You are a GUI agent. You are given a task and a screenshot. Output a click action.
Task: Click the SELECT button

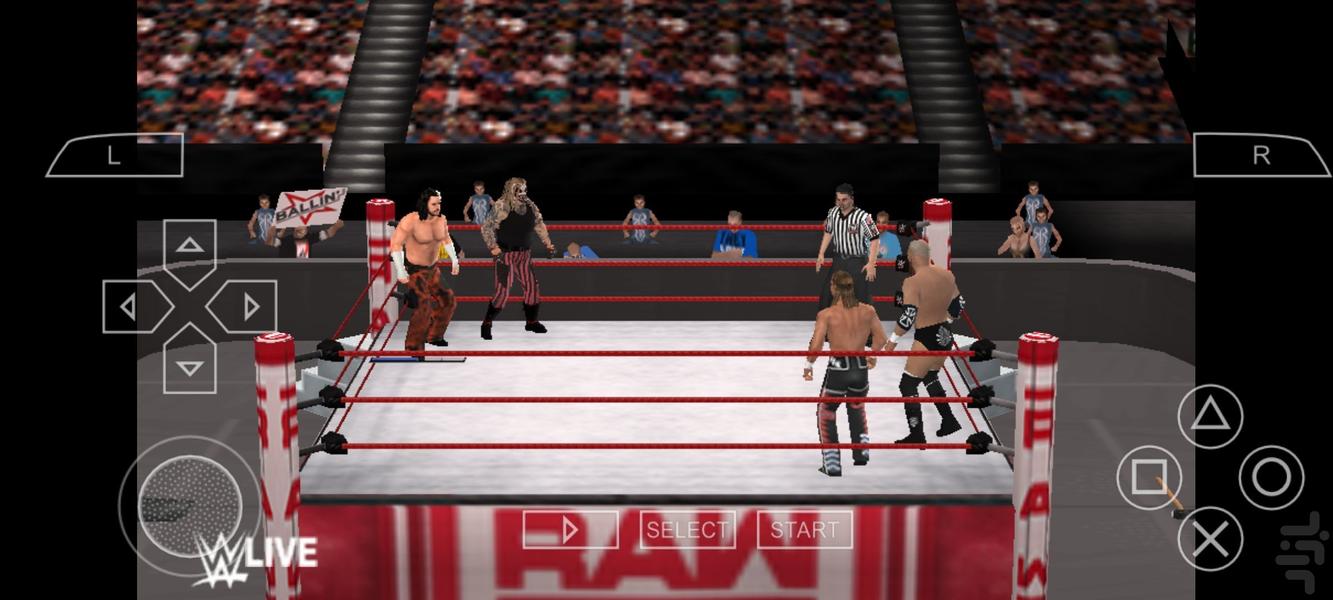click(x=687, y=530)
